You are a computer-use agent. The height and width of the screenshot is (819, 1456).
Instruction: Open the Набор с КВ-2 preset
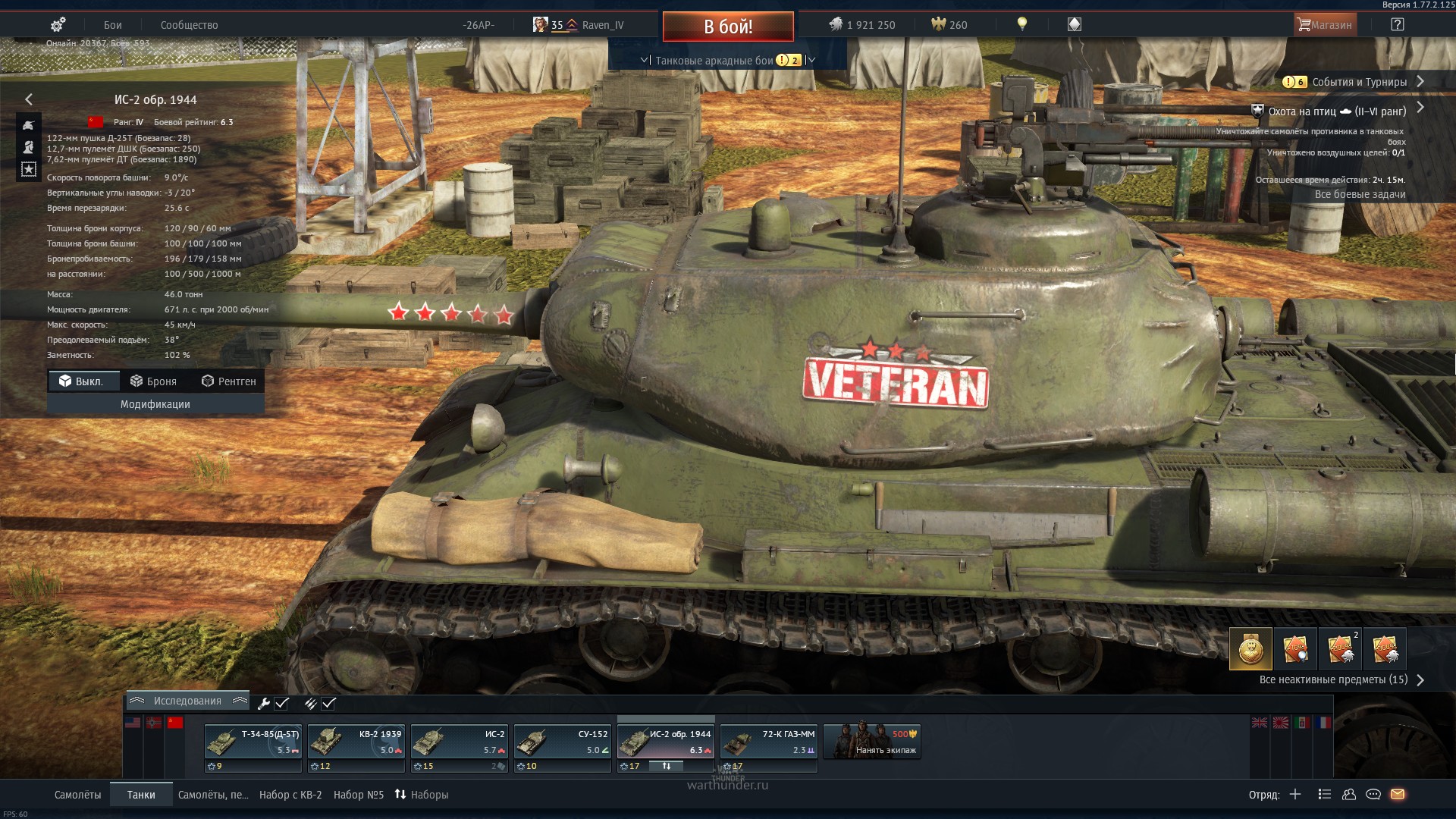click(290, 795)
